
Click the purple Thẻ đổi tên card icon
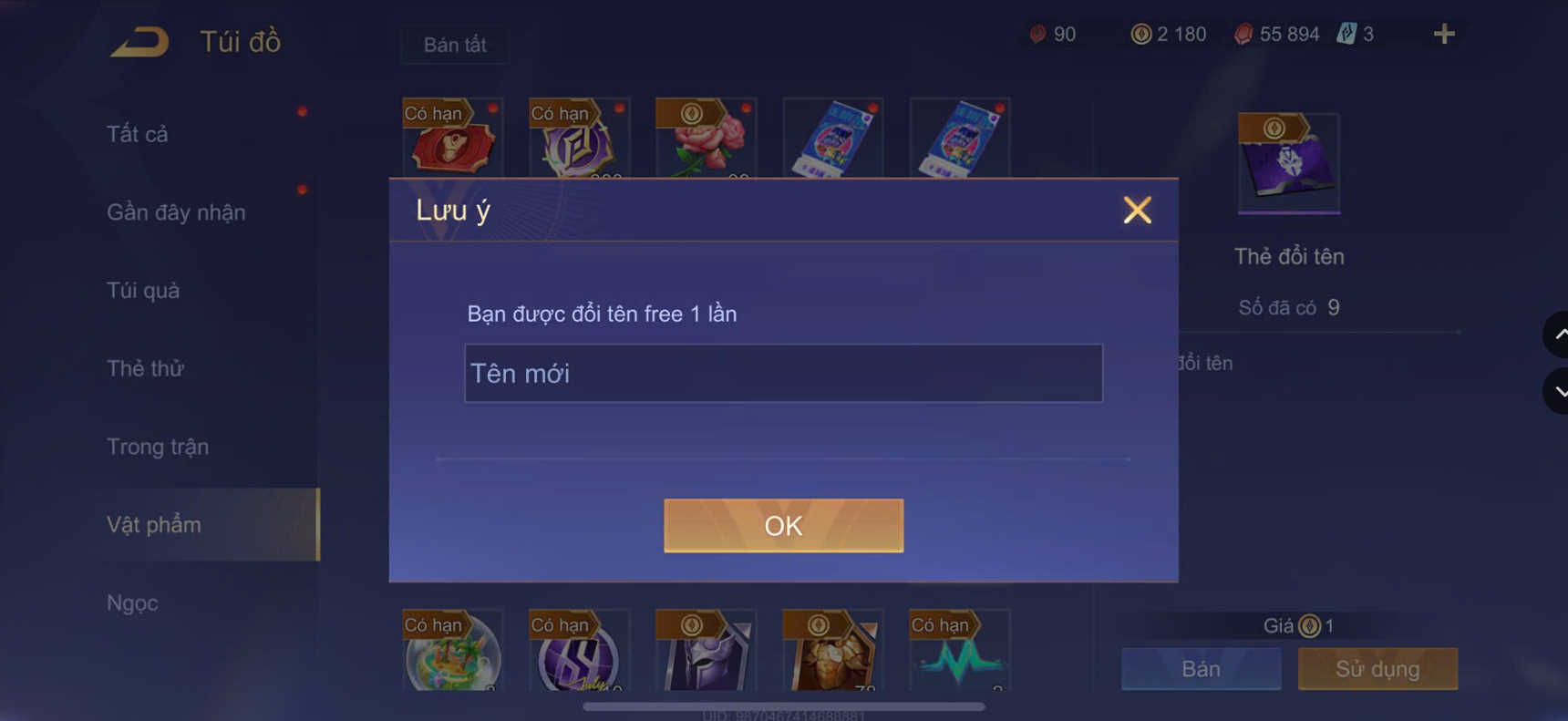pos(1288,162)
